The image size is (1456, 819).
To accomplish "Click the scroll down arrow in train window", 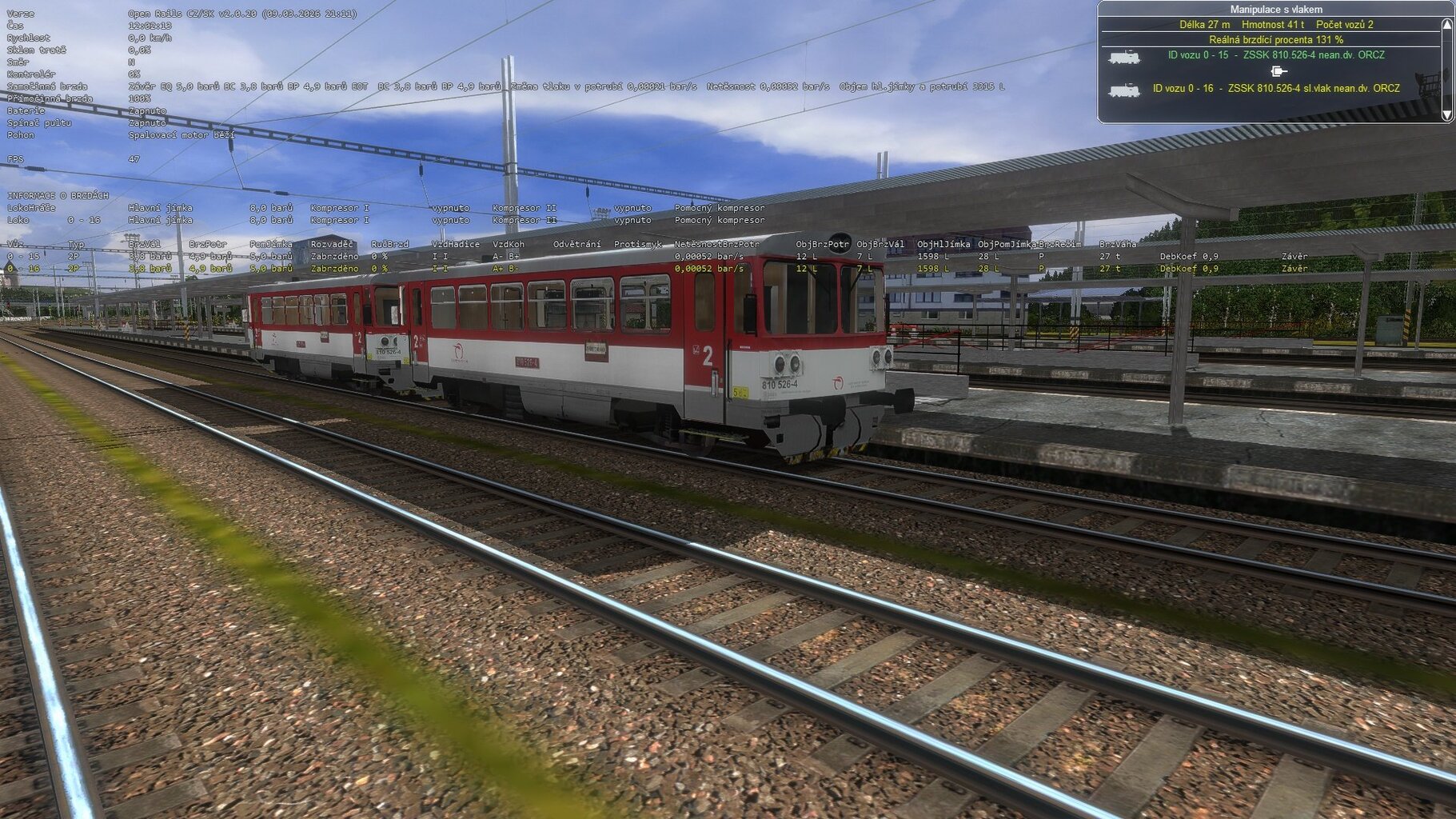I will 1446,115.
